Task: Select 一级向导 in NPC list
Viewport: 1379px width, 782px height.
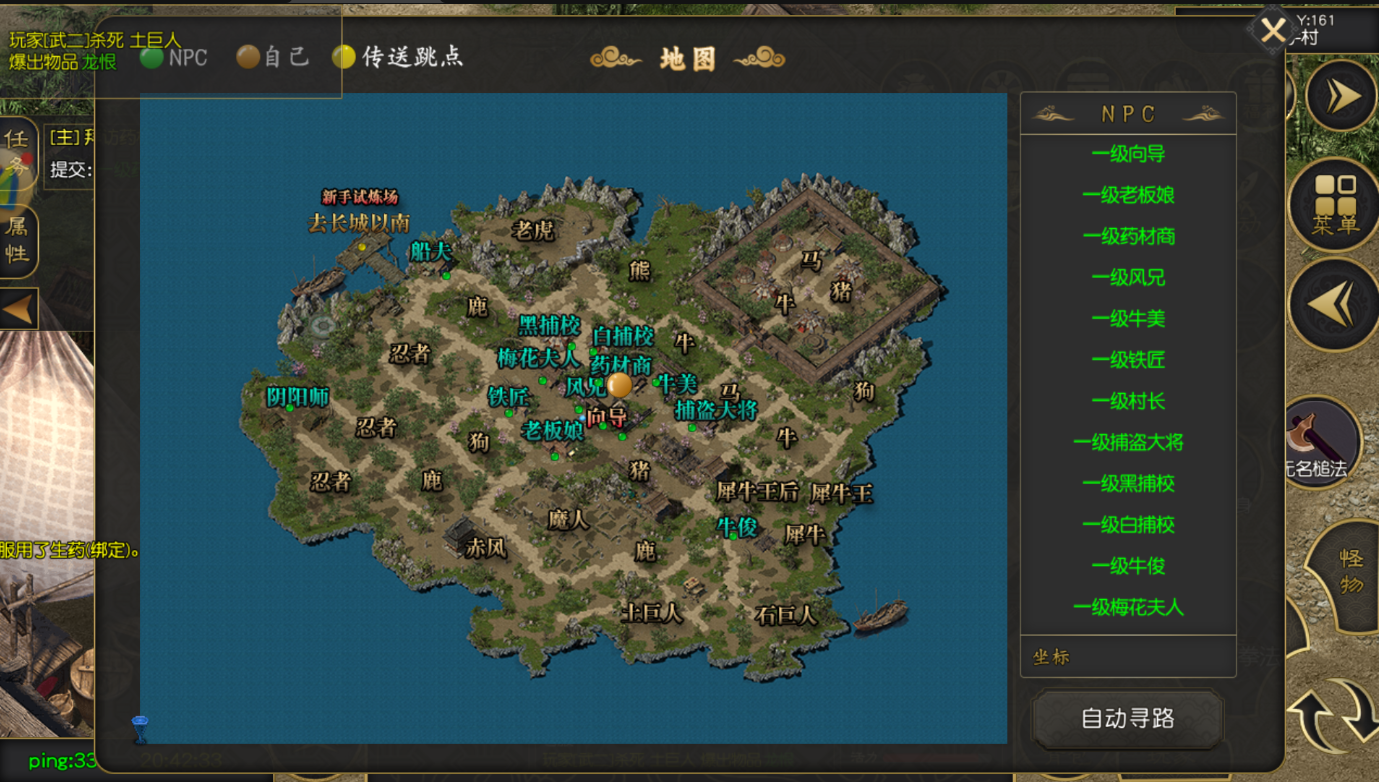Action: [1128, 154]
